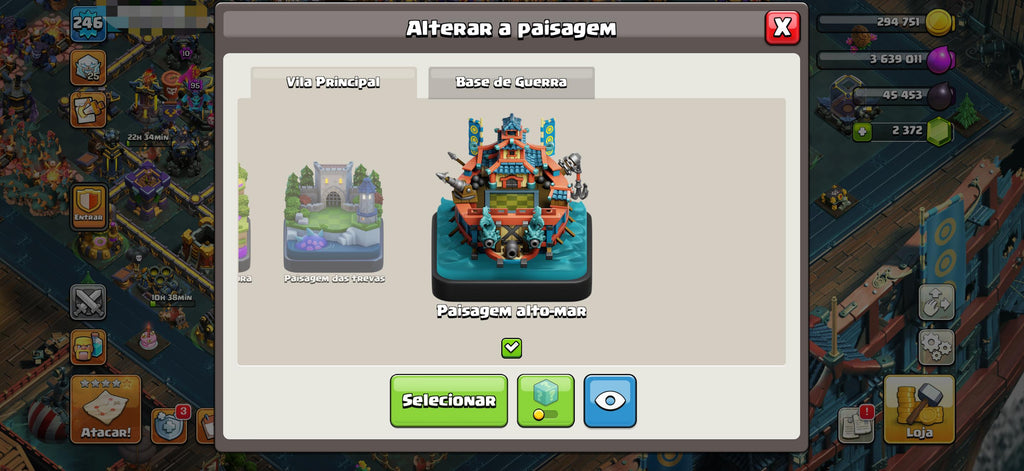
Task: Choose the Paisagem das trevas scenery
Action: [333, 217]
